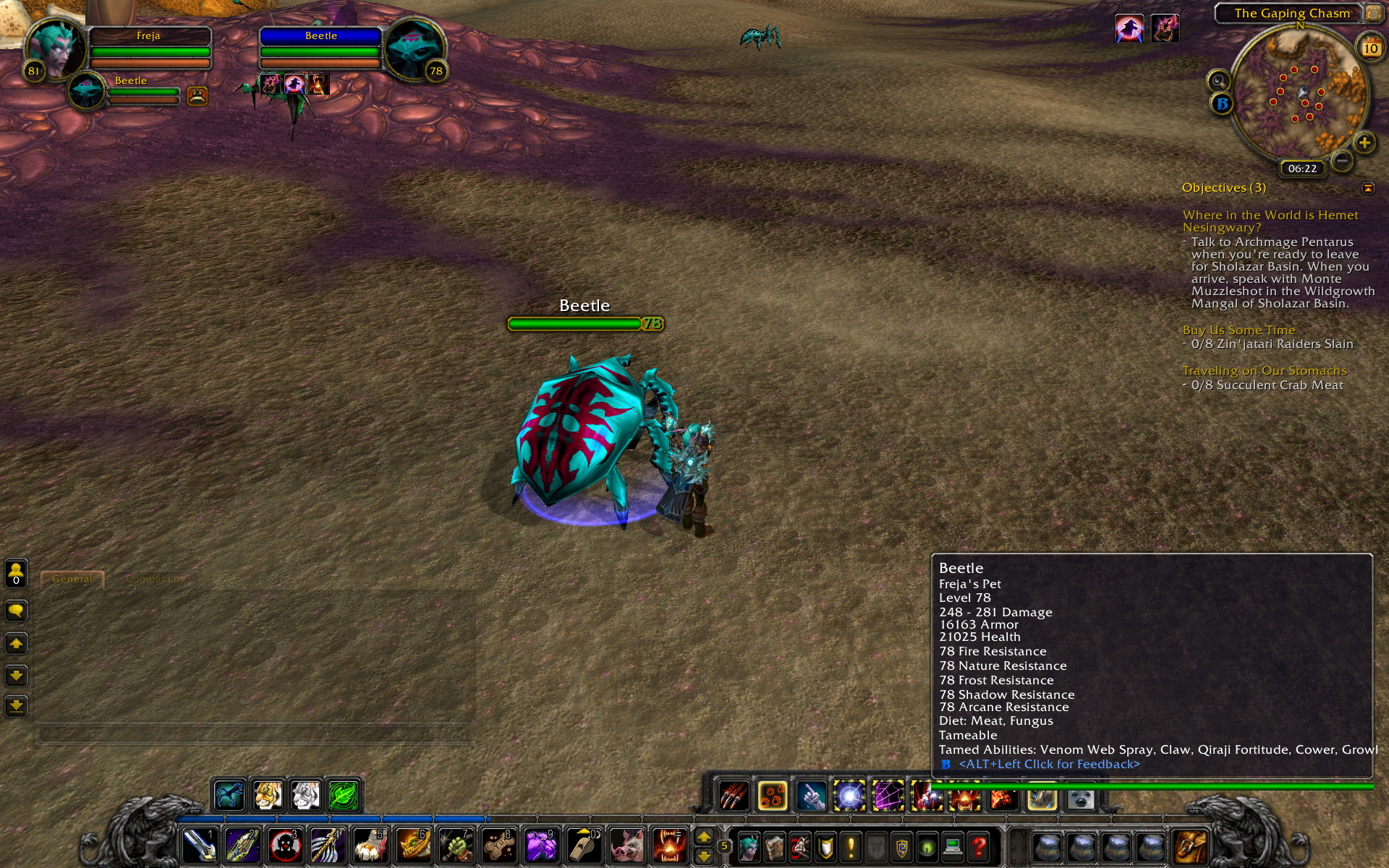Toggle the pet's purple web ability
The height and width of the screenshot is (868, 1389).
[x=888, y=797]
